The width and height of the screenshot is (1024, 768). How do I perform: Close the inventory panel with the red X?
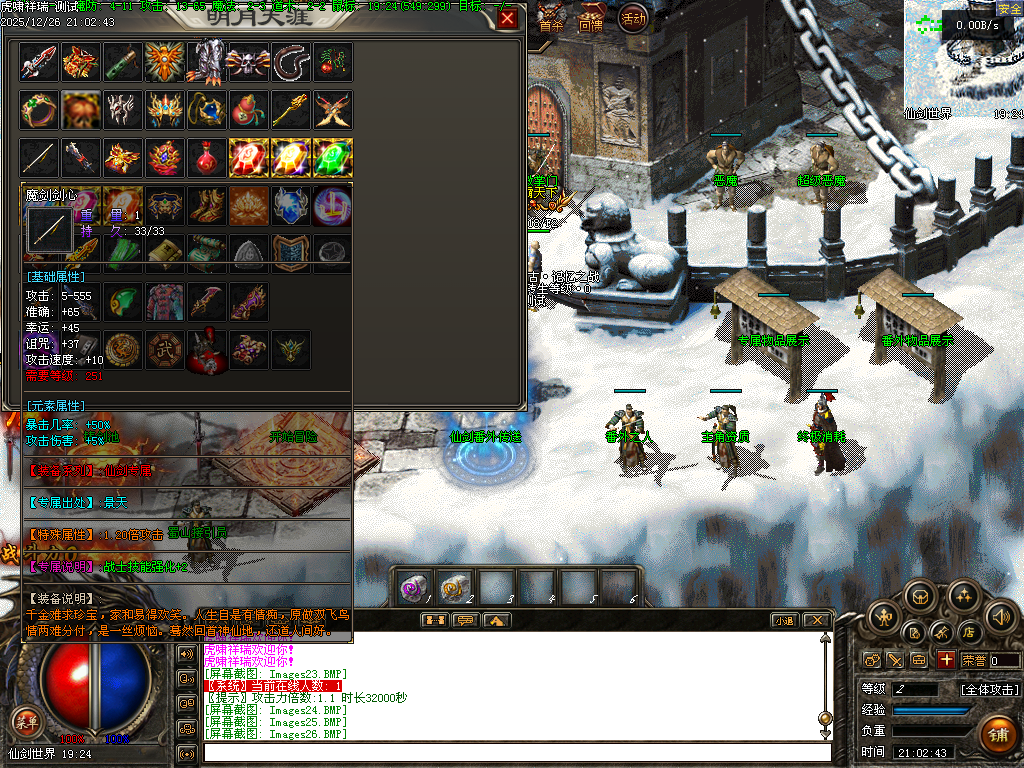pyautogui.click(x=508, y=19)
